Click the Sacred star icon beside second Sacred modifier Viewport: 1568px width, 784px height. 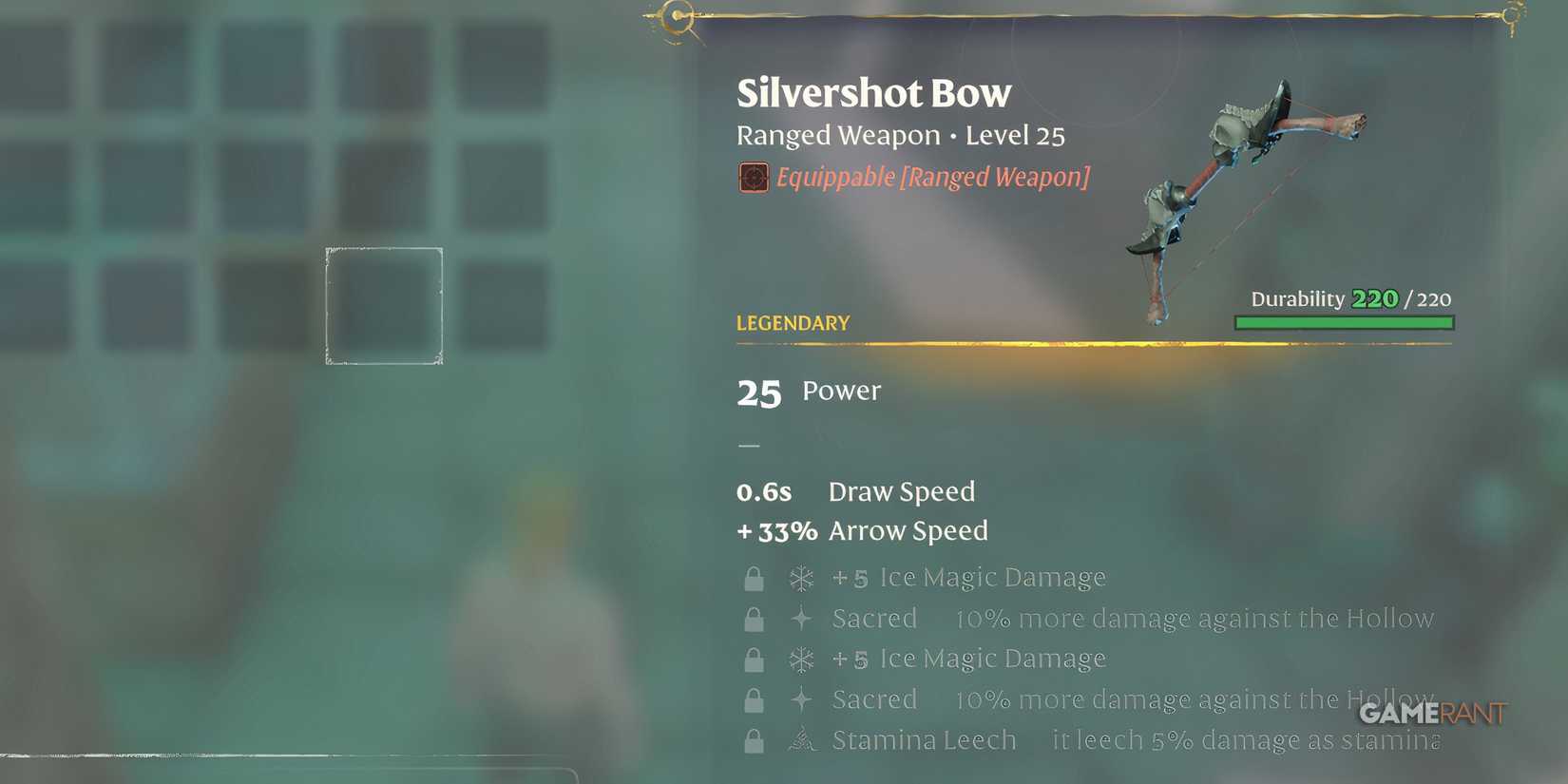coord(801,699)
